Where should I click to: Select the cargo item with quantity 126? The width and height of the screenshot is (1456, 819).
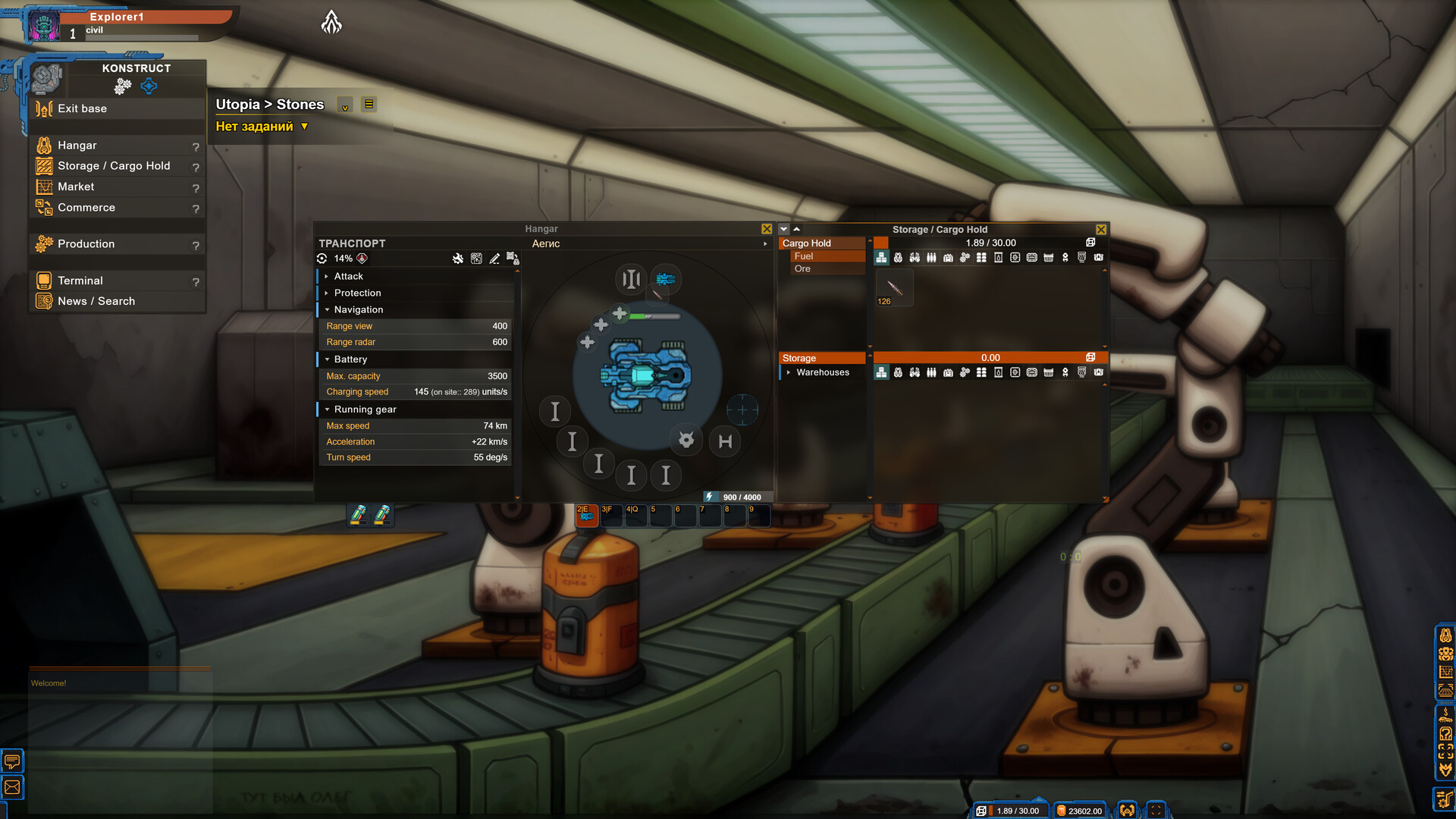[x=894, y=289]
